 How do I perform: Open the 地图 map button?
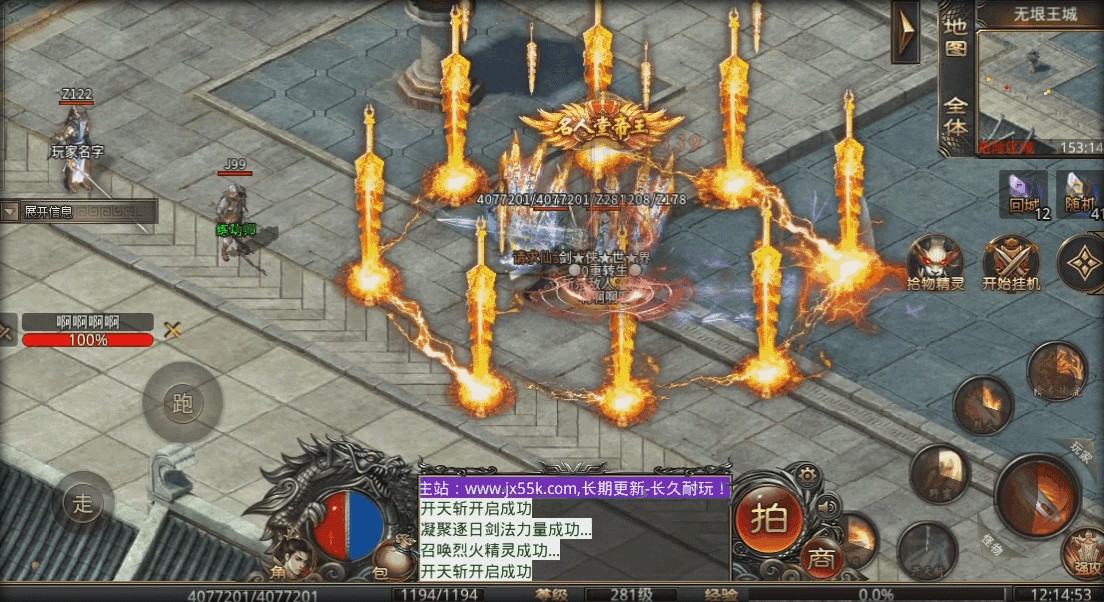956,35
